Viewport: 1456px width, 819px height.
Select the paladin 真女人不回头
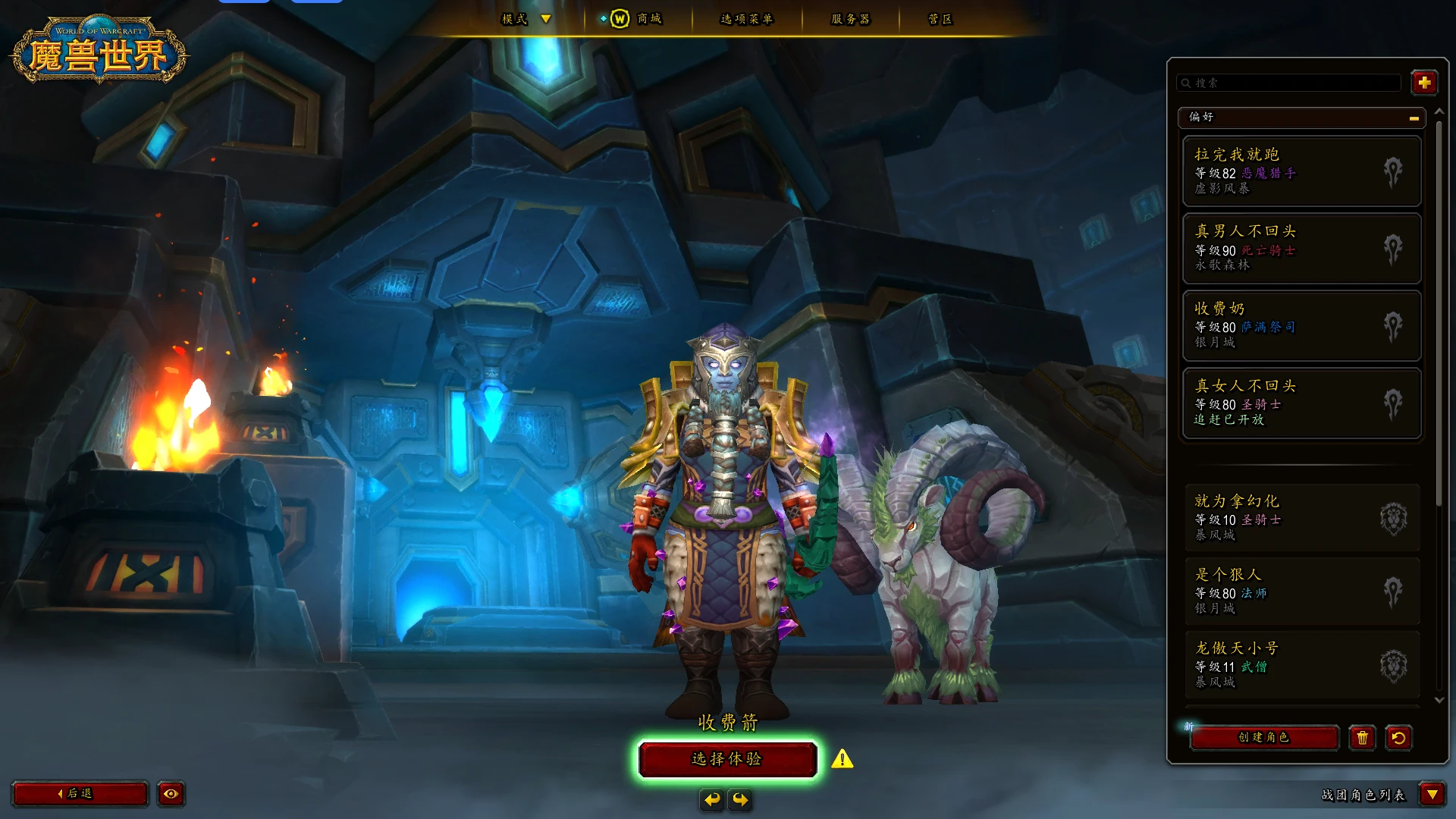(x=1301, y=403)
